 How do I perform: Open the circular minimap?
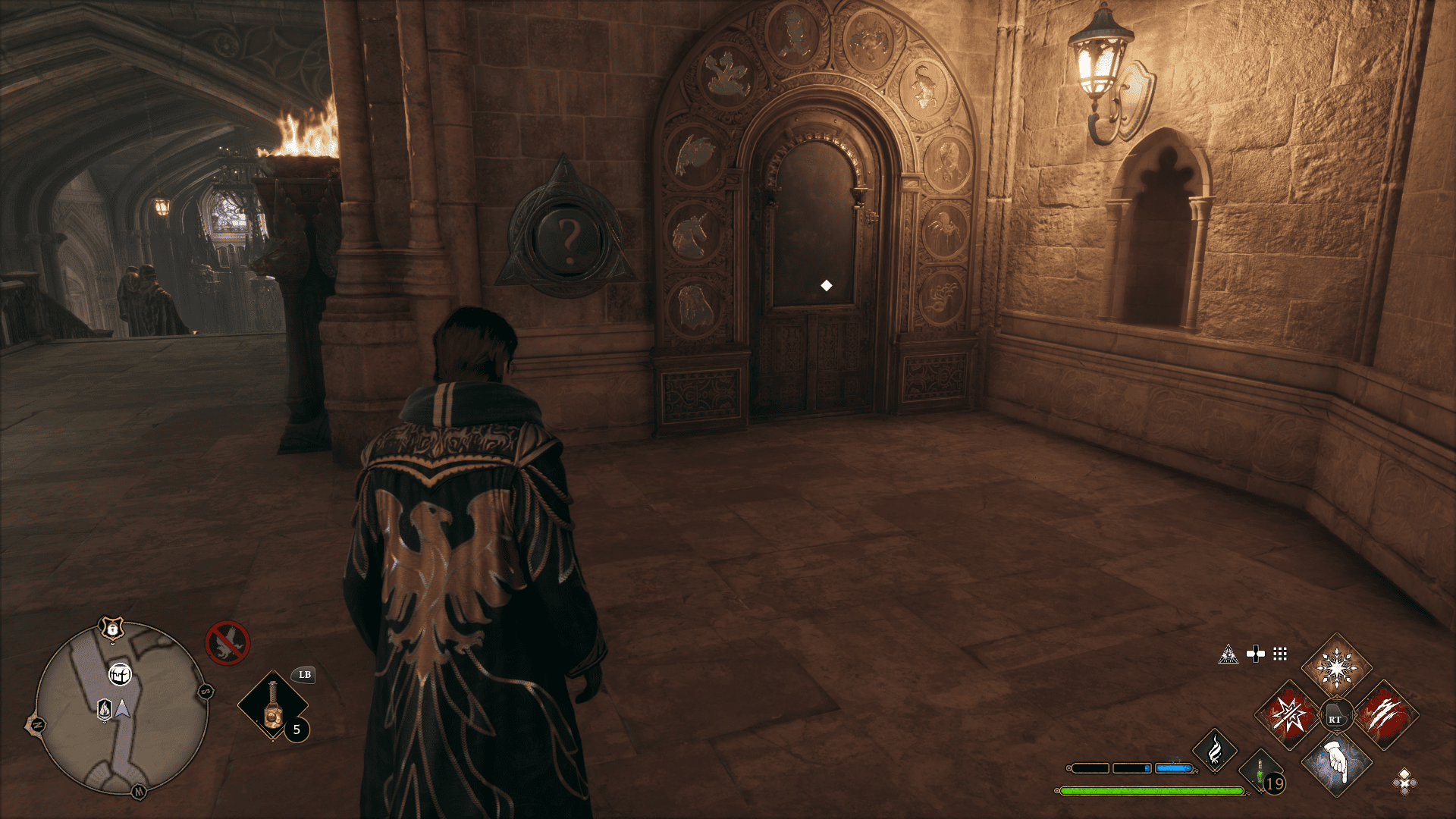click(121, 708)
